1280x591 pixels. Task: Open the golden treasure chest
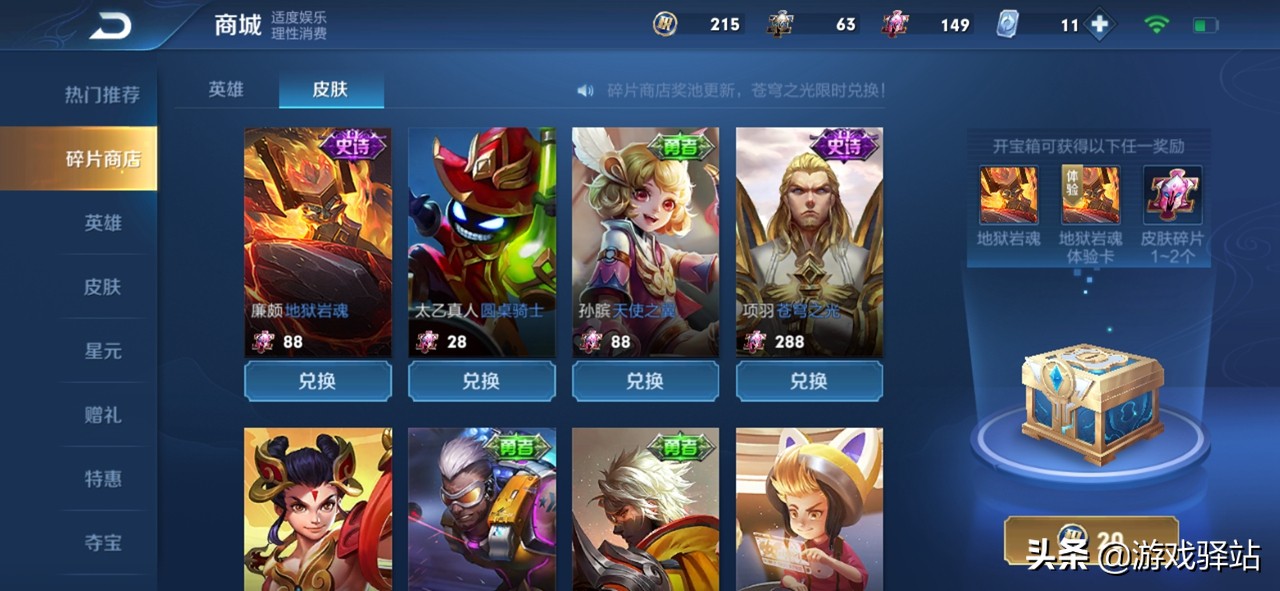[x=1091, y=403]
